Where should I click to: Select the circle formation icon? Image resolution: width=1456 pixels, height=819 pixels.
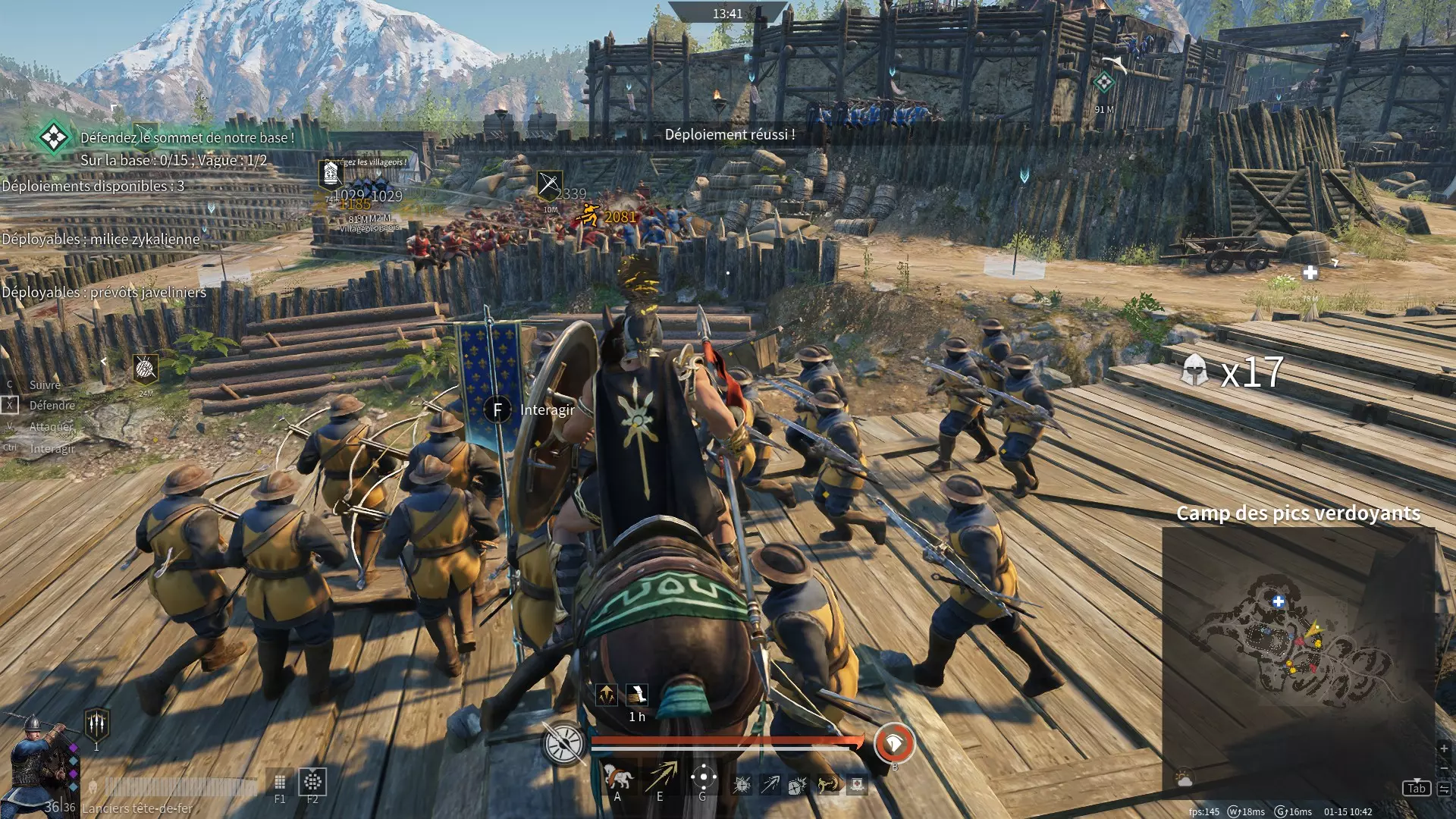tap(312, 781)
